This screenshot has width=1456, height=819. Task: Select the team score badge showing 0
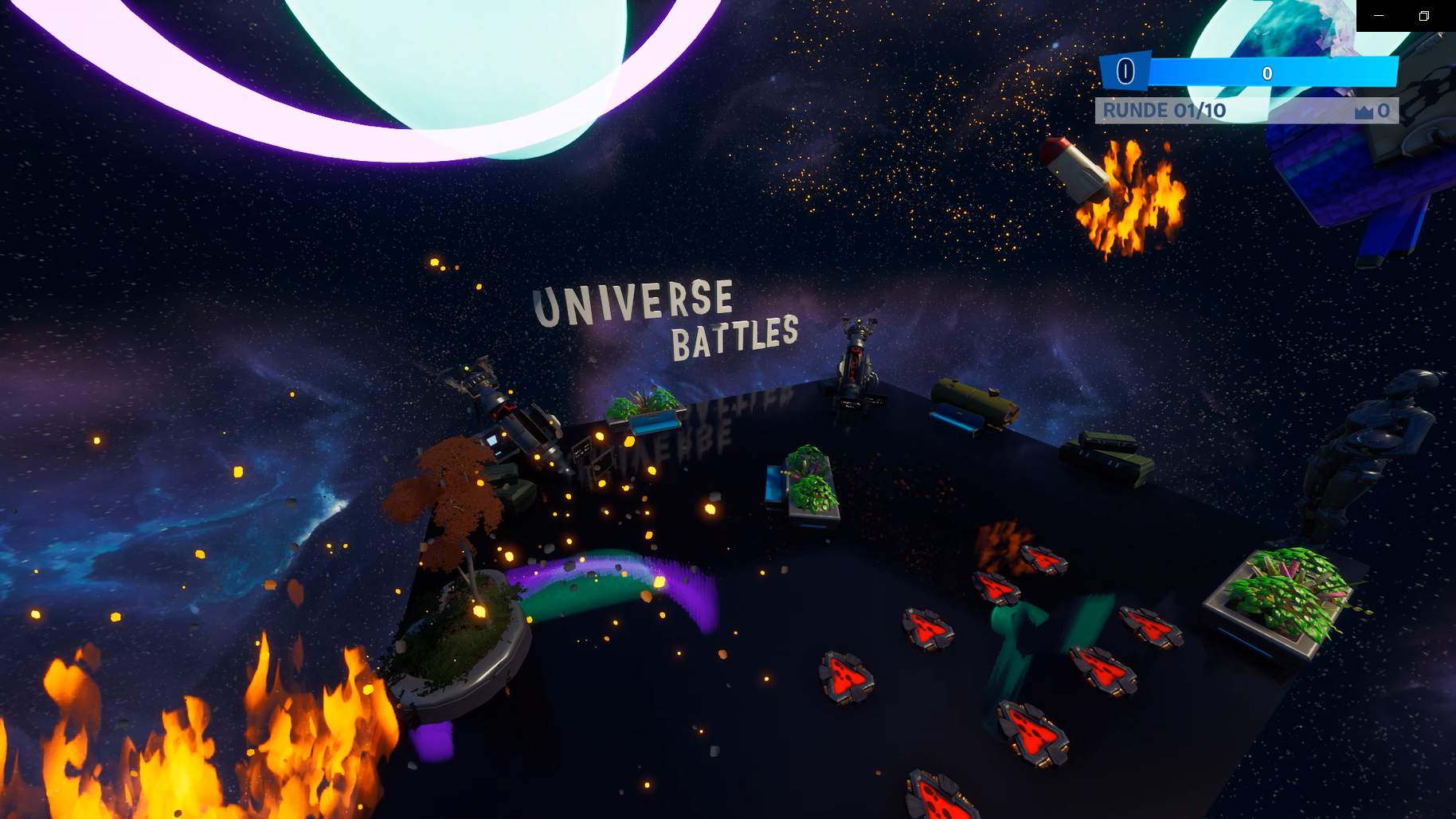pos(1125,72)
